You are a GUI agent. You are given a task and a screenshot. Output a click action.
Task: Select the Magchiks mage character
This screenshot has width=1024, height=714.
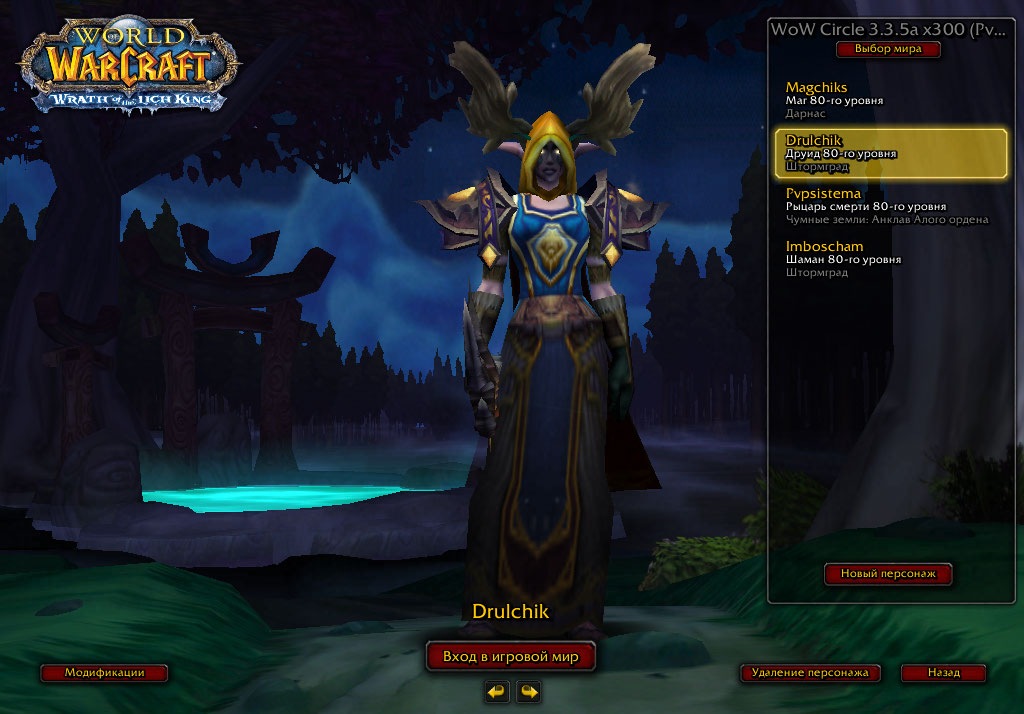(888, 100)
